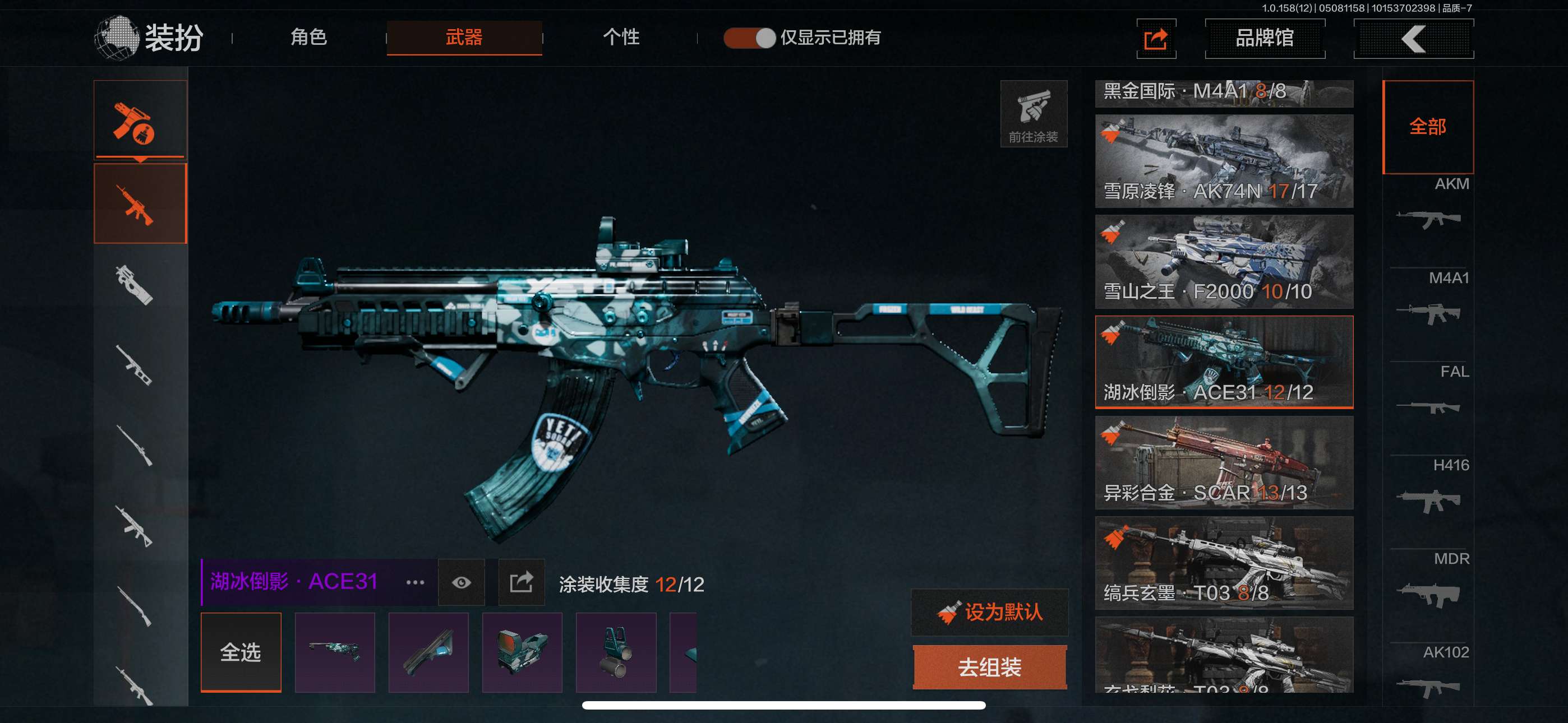Select the 缟兵玄墨 T03 skin
This screenshot has width=1568, height=723.
point(1224,563)
